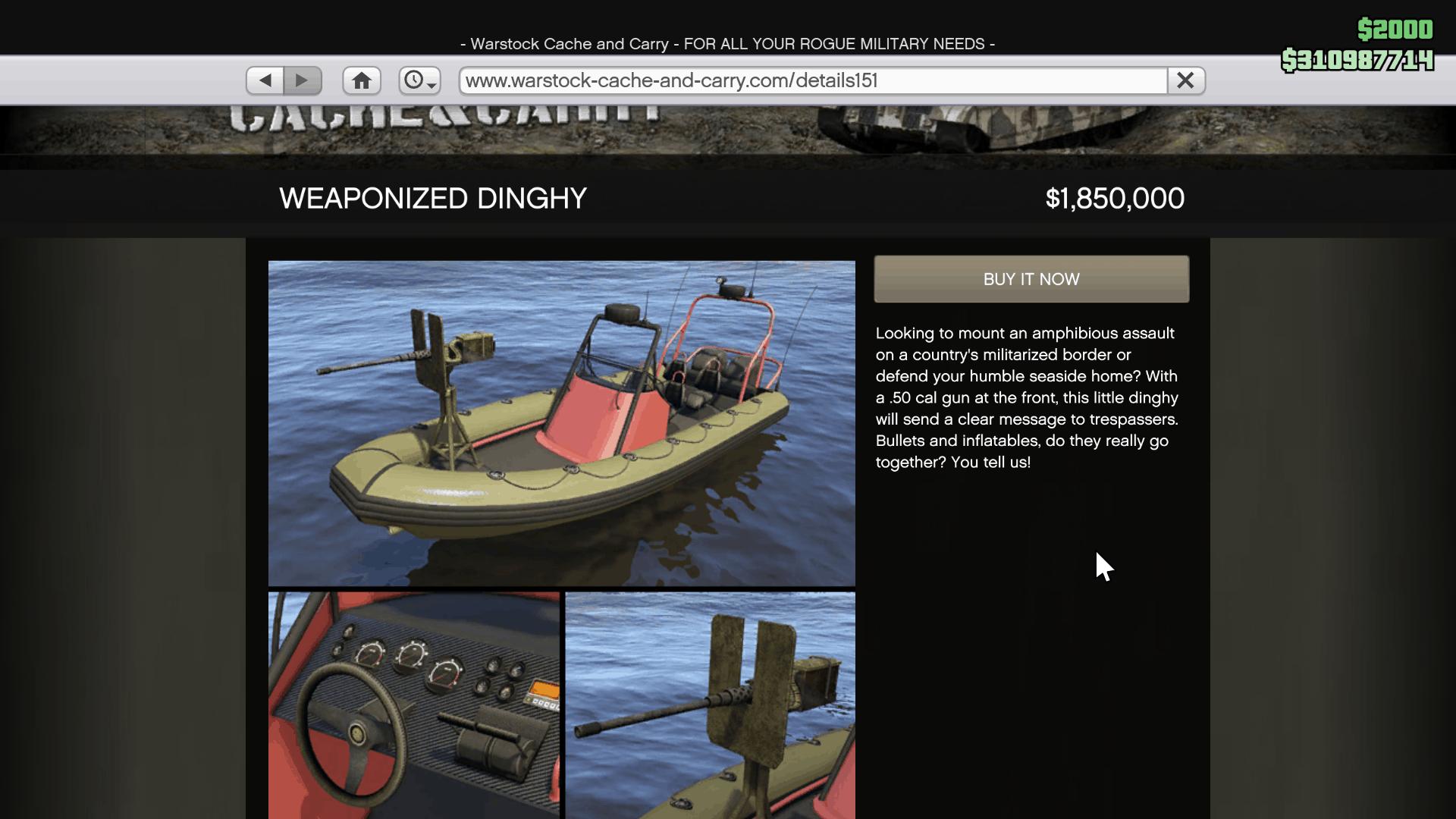1456x819 pixels.
Task: Select the bank balance $310987714 display
Action: [x=1359, y=61]
